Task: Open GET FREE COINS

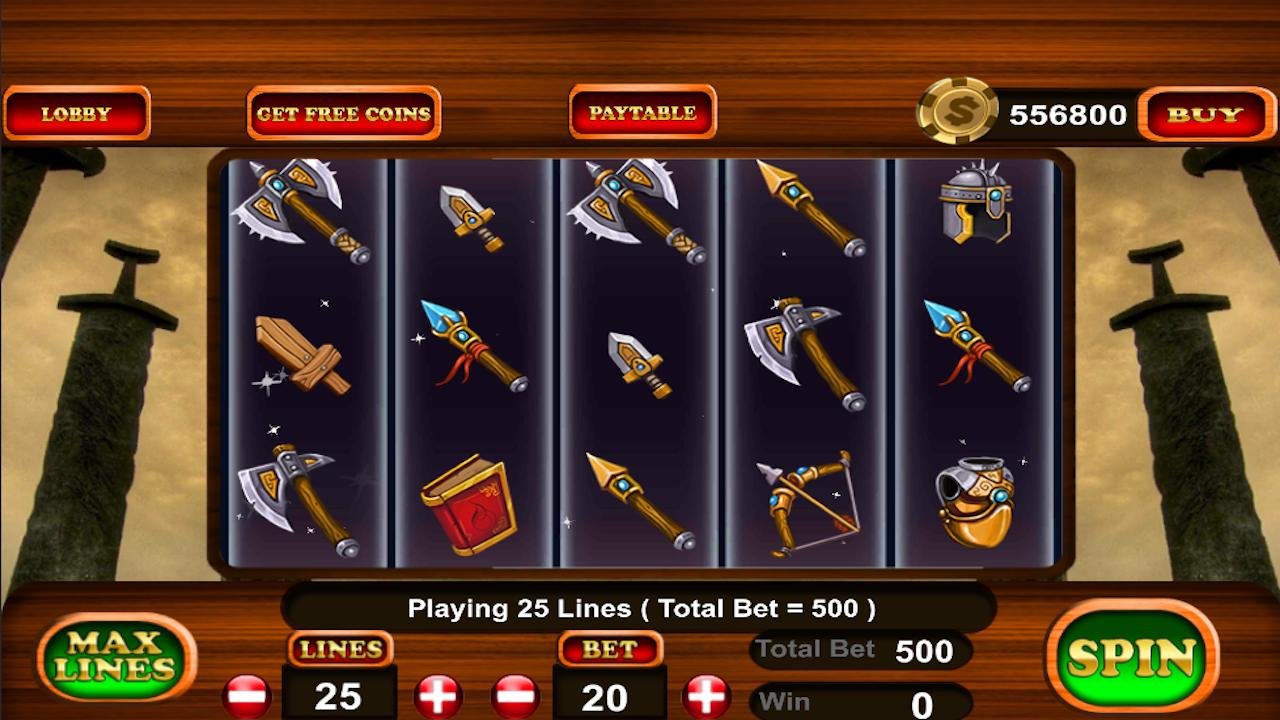Action: point(342,112)
